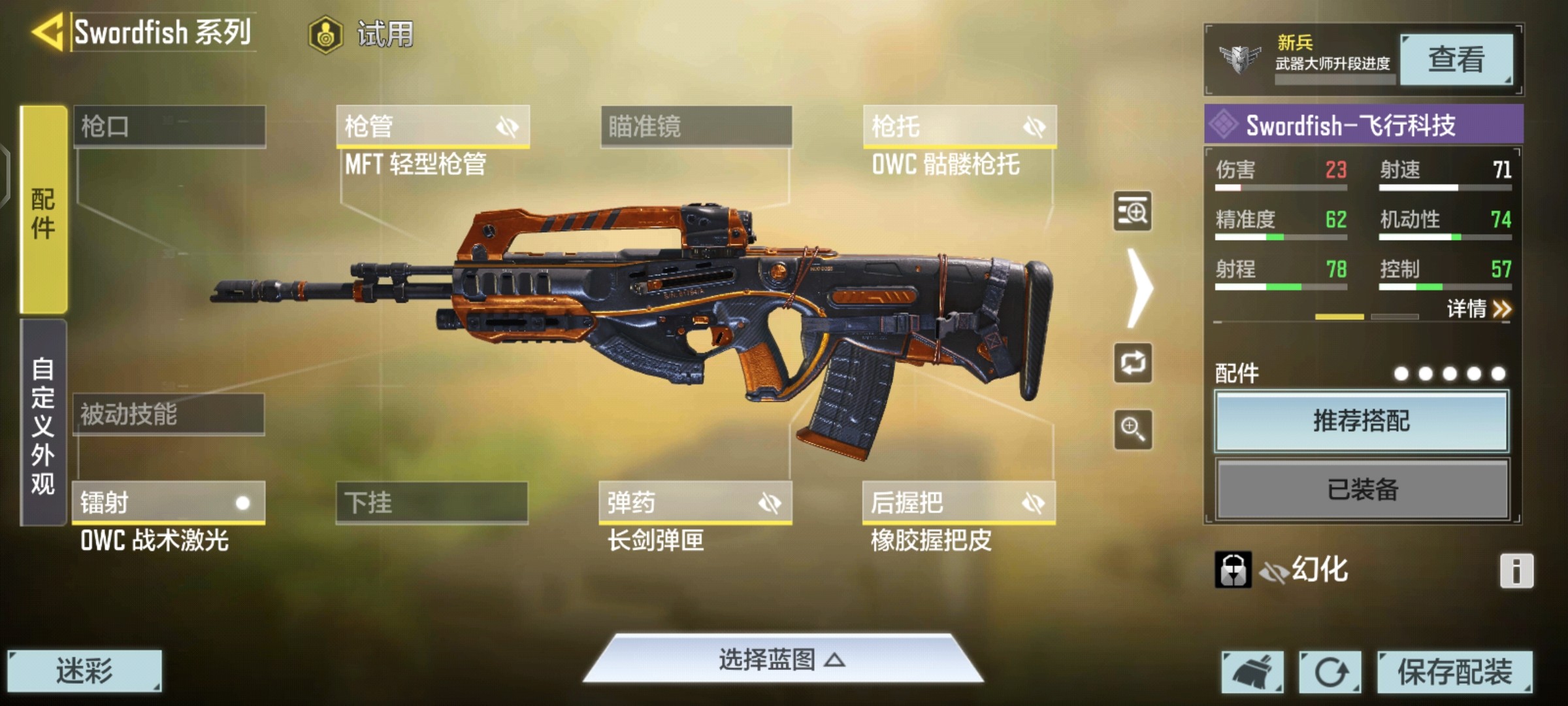Save loadout with 保存配装
Viewport: 1568px width, 706px height.
pos(1454,671)
